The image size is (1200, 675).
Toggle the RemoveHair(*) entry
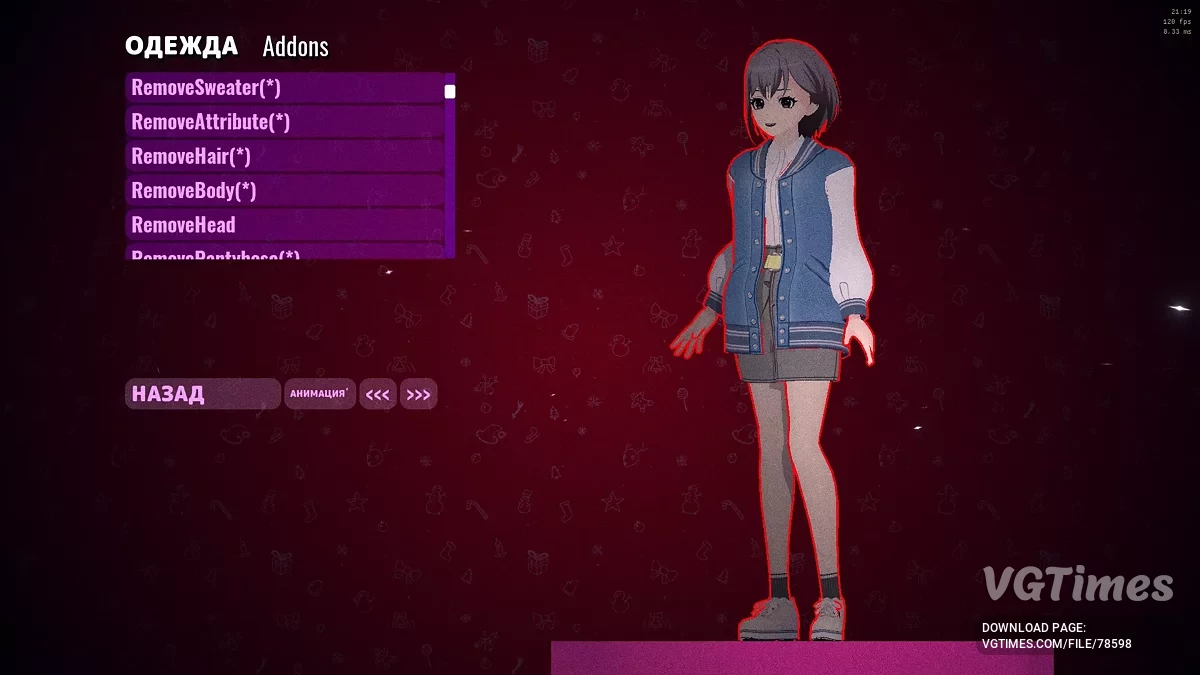pos(285,156)
